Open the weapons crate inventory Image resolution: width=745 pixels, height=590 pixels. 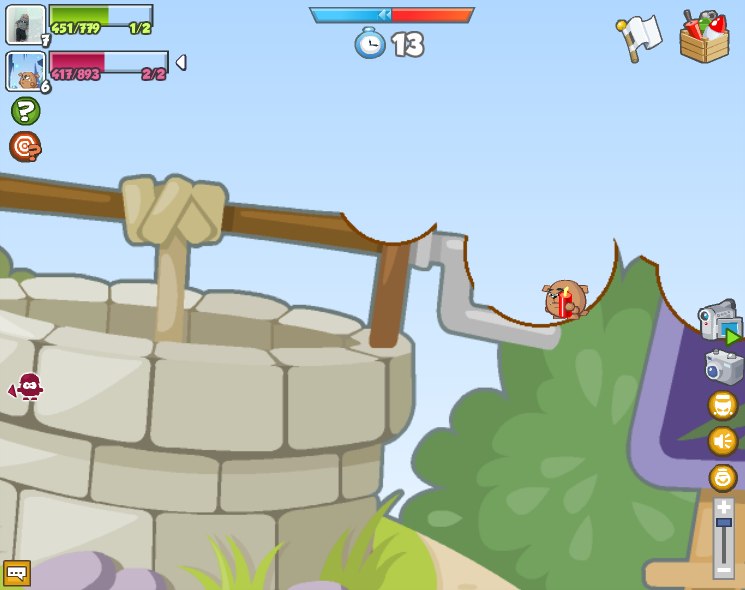704,37
